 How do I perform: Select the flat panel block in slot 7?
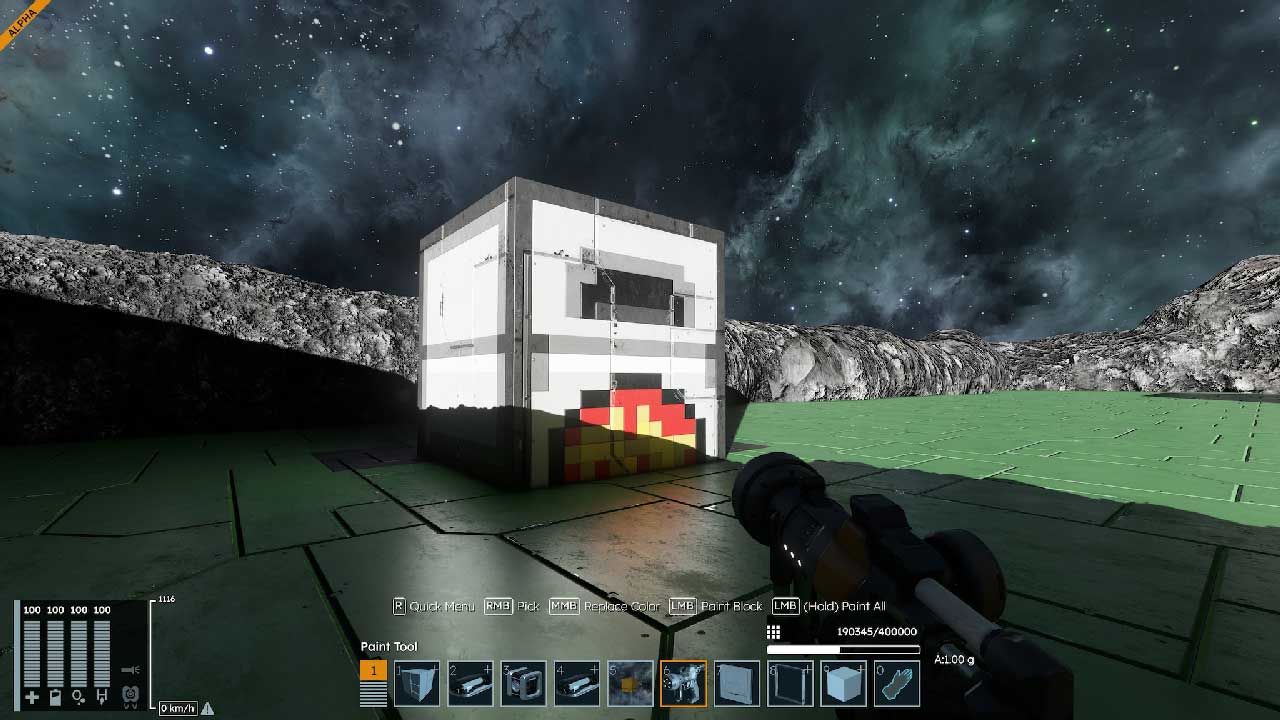click(737, 684)
